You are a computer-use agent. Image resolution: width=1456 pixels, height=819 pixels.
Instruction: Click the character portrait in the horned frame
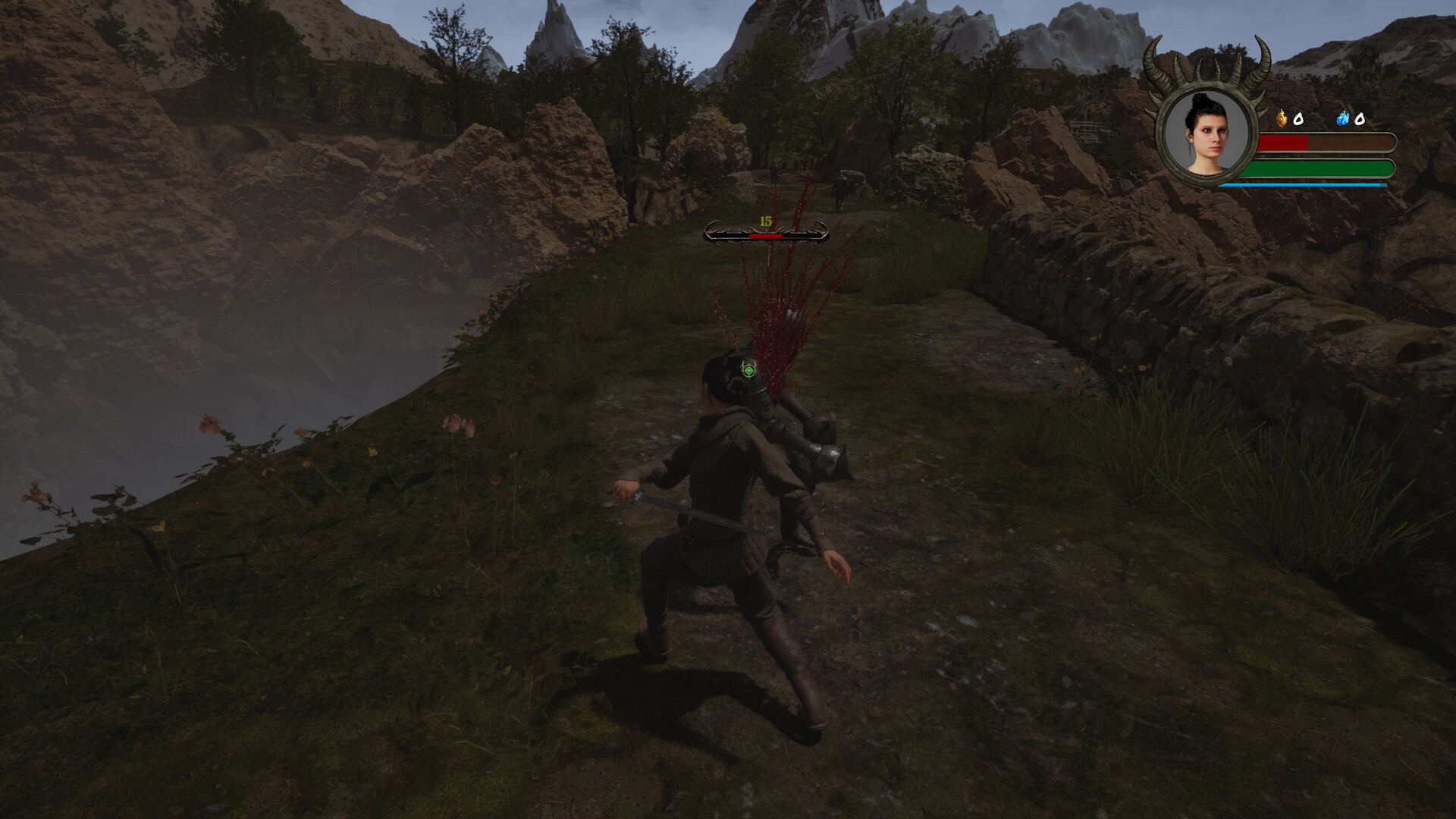[1207, 133]
